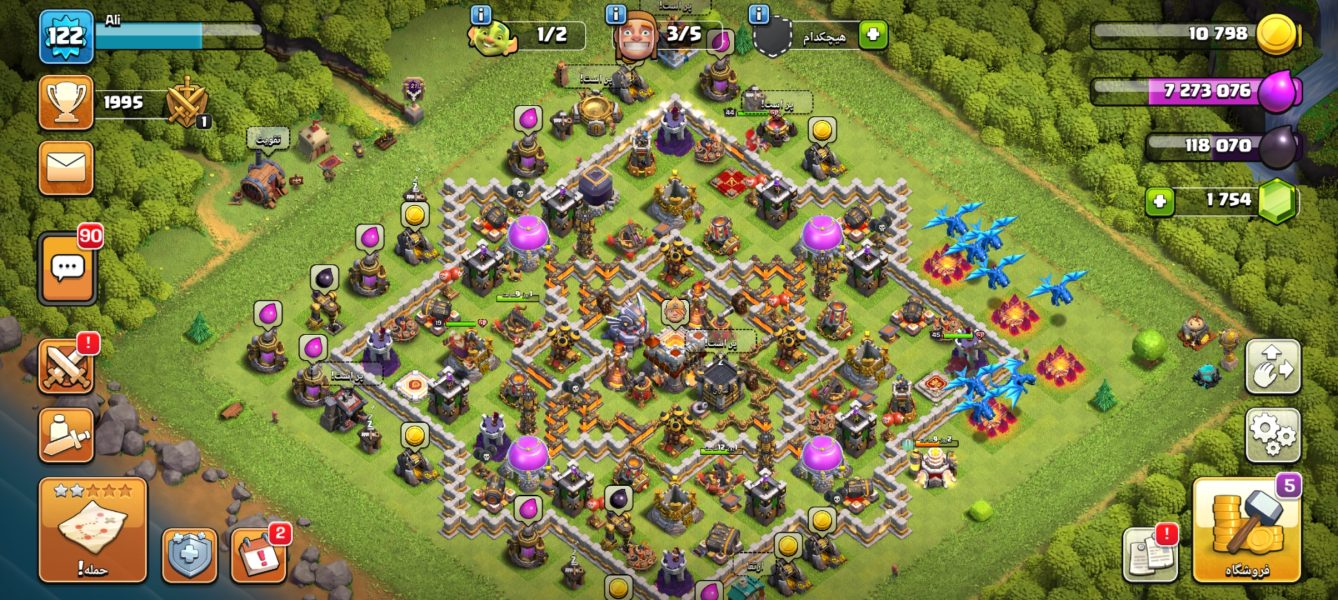Open the events calendar button
The width and height of the screenshot is (1338, 600).
tap(258, 555)
